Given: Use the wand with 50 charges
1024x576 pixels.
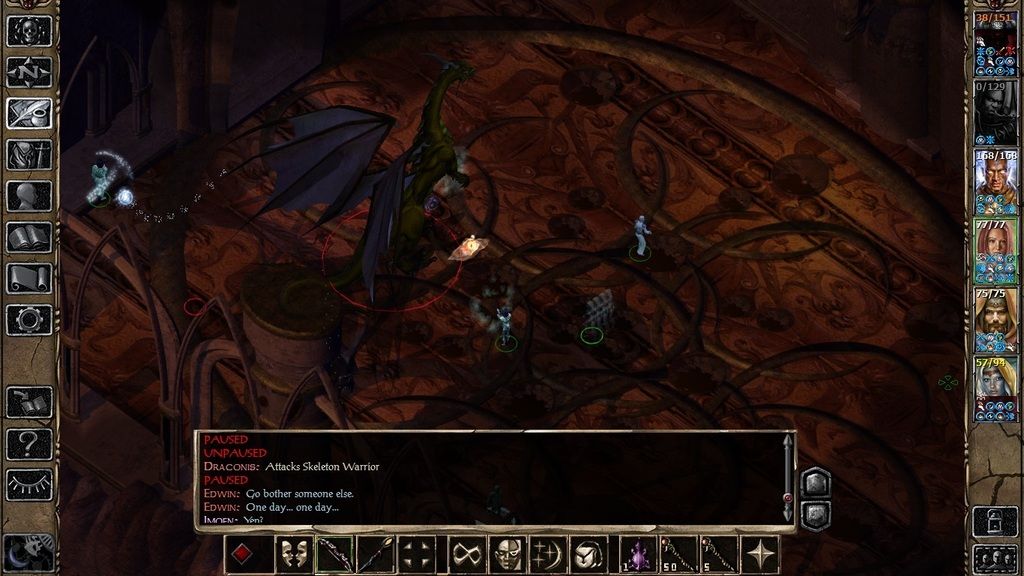Looking at the screenshot, I should (x=678, y=554).
